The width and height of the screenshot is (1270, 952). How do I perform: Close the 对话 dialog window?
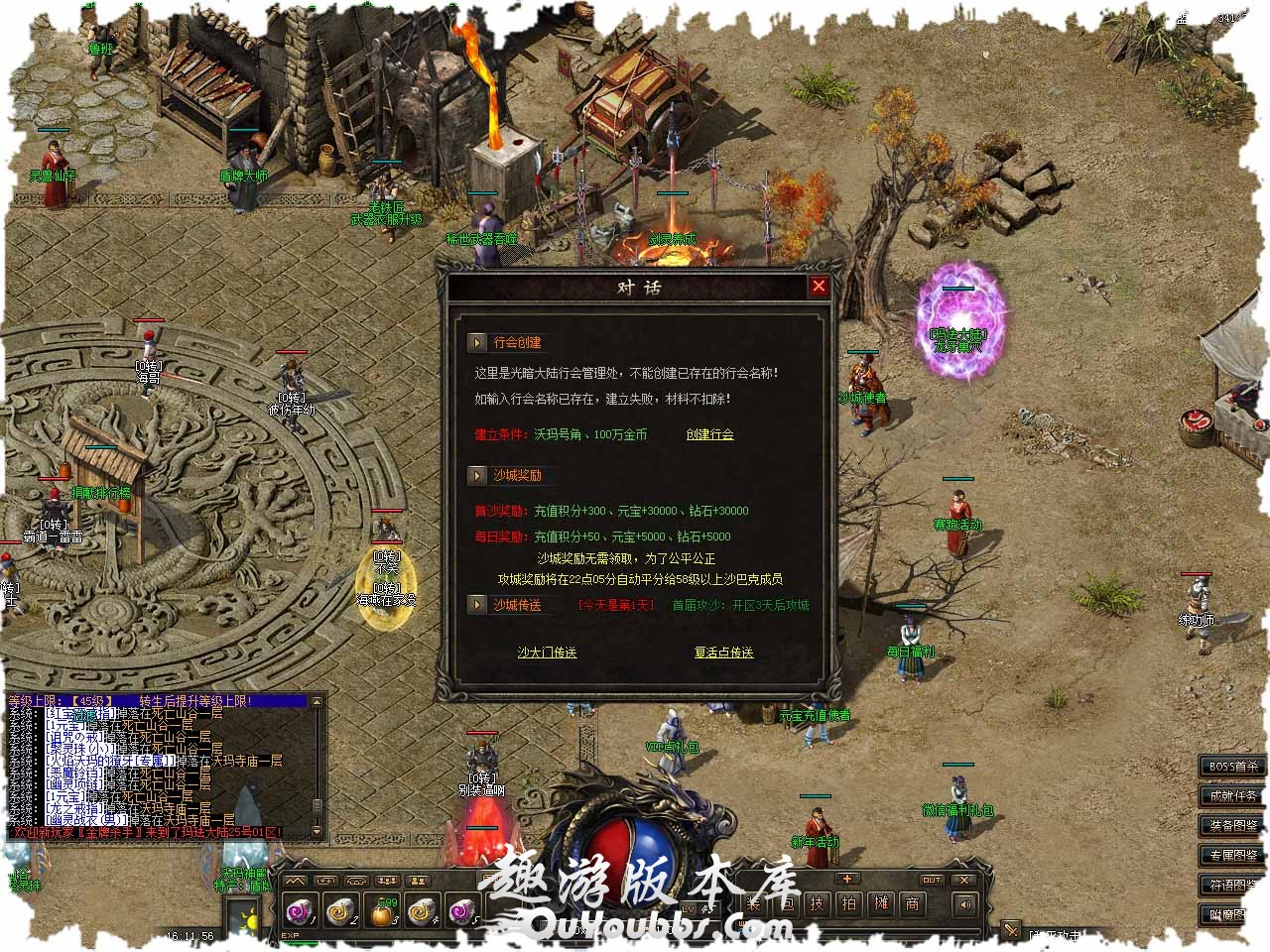coord(819,287)
